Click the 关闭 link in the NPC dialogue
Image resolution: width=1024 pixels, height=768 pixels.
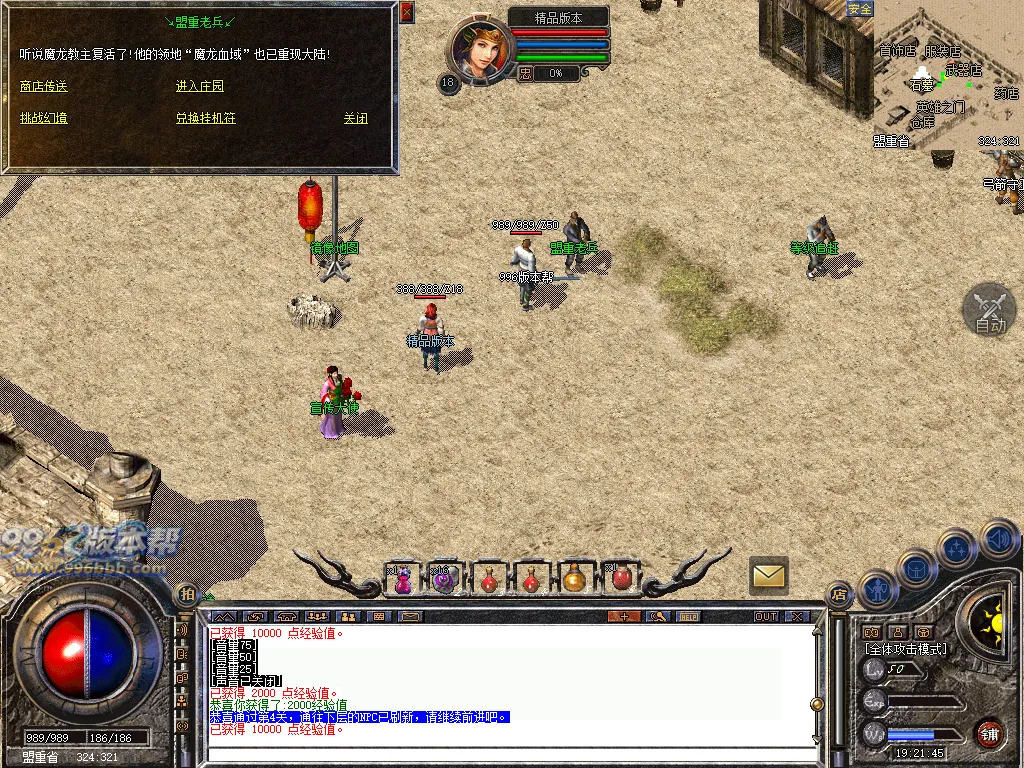355,118
